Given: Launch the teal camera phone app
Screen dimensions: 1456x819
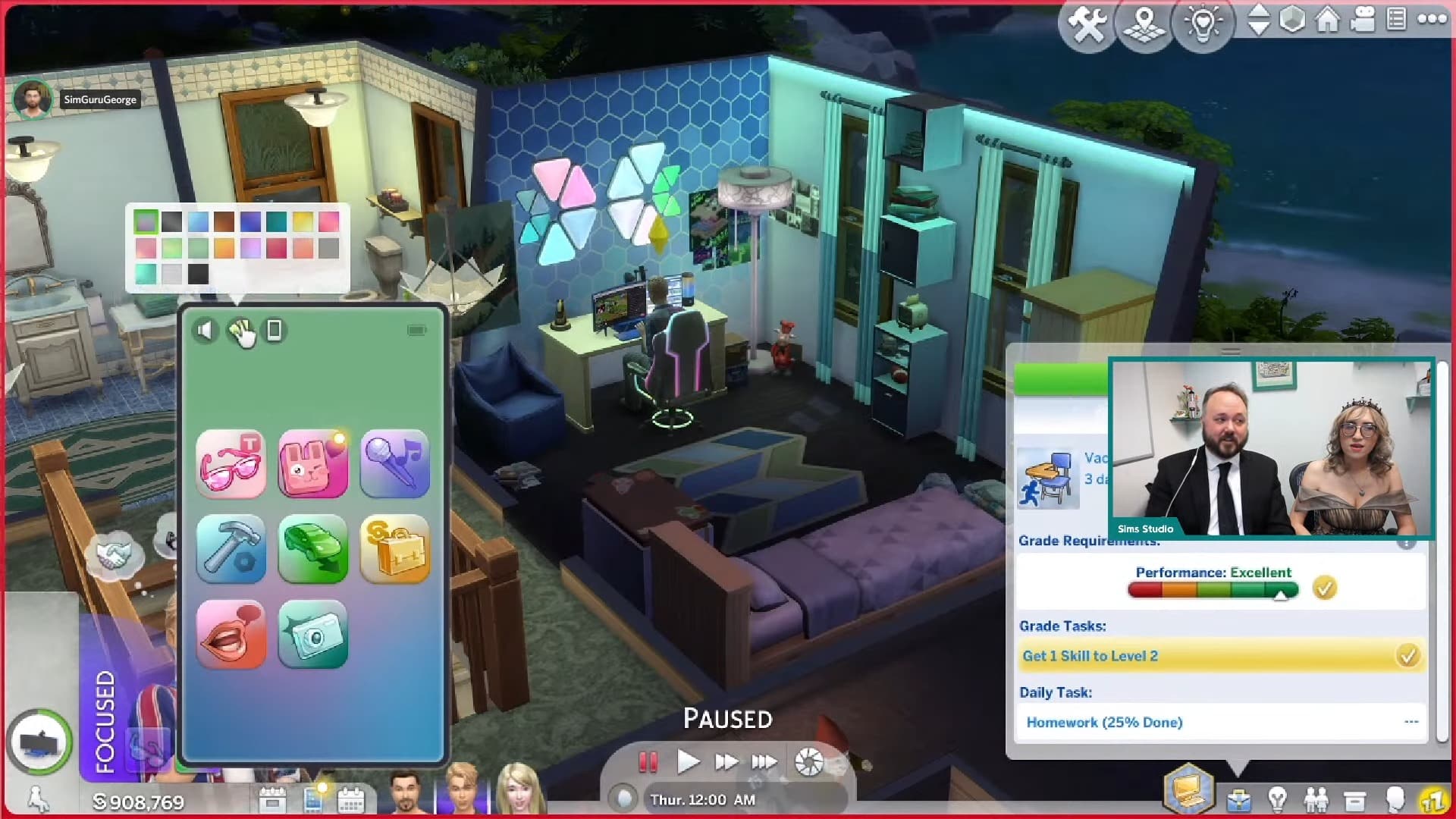Looking at the screenshot, I should pos(313,634).
